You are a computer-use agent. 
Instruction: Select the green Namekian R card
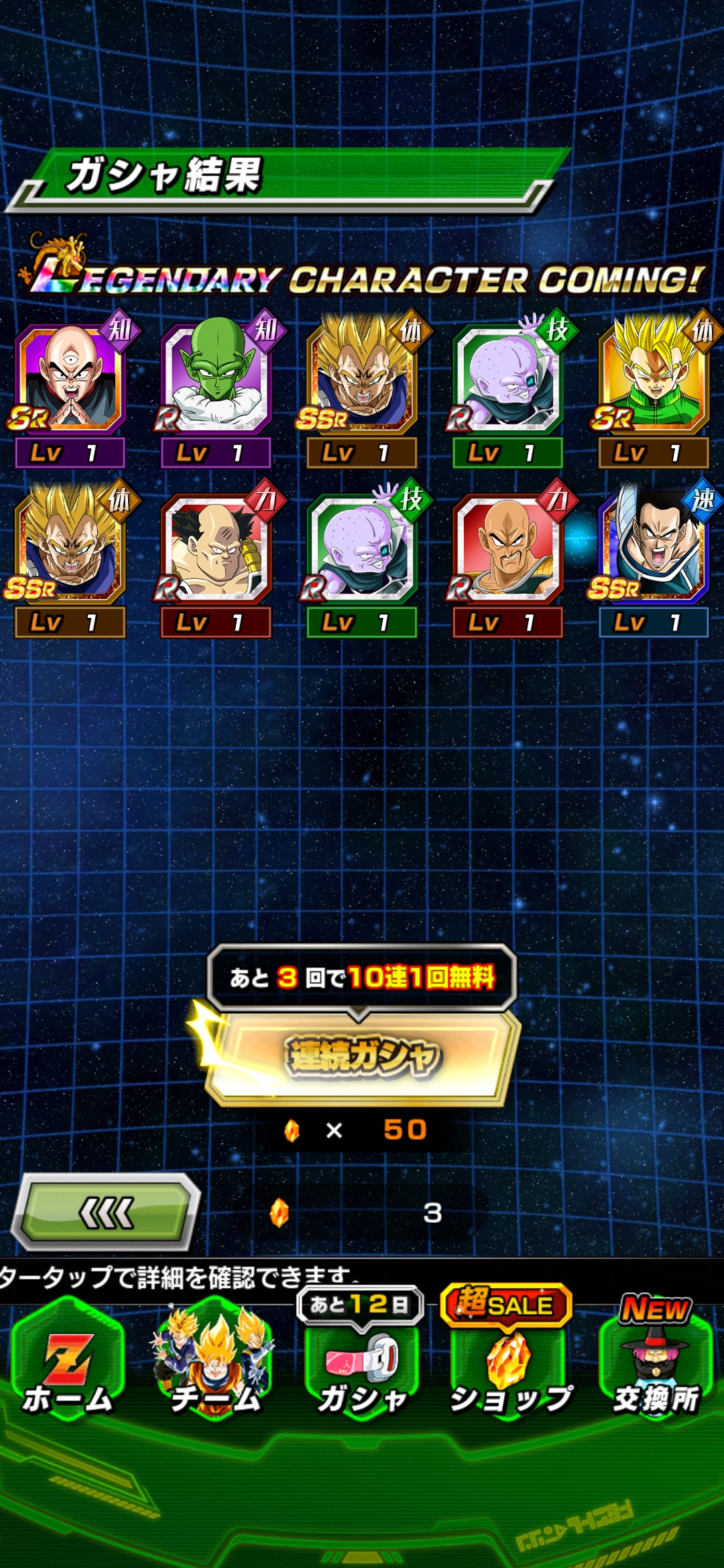[x=216, y=379]
